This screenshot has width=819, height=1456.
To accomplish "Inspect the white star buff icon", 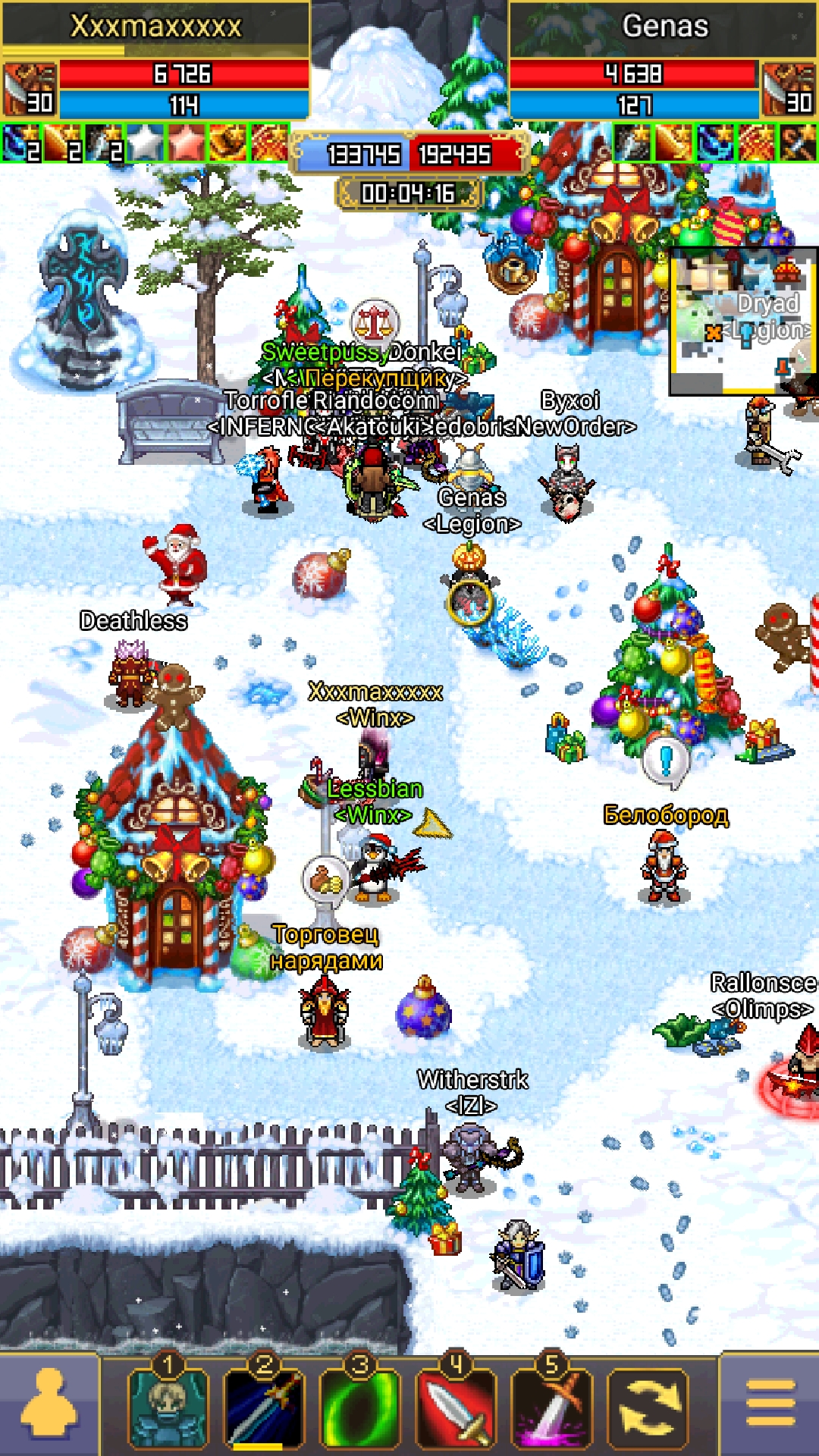I will tap(145, 143).
